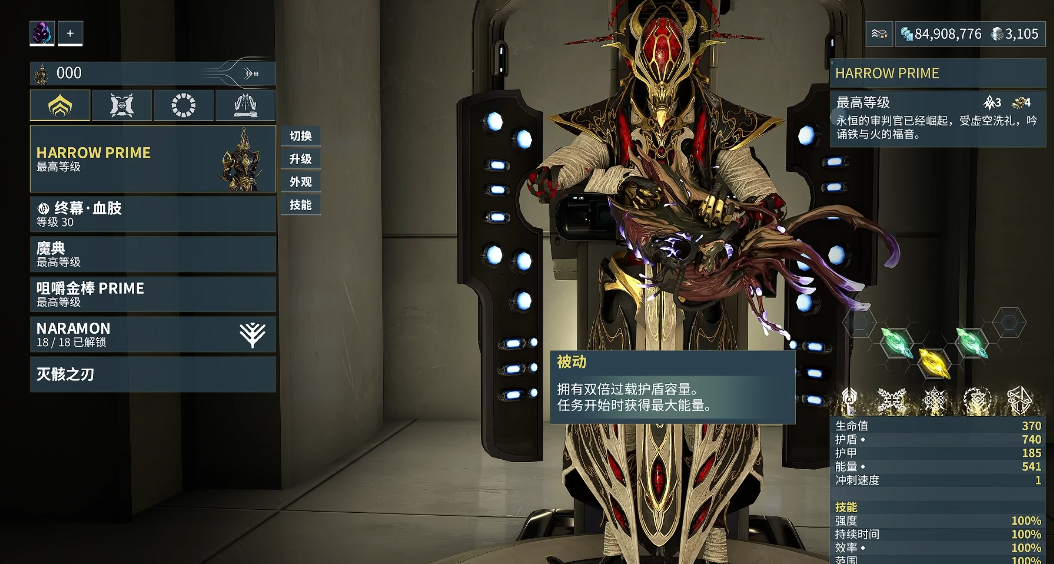Viewport: 1054px width, 564px height.
Task: Switch to the second loadout category tab
Action: point(122,105)
